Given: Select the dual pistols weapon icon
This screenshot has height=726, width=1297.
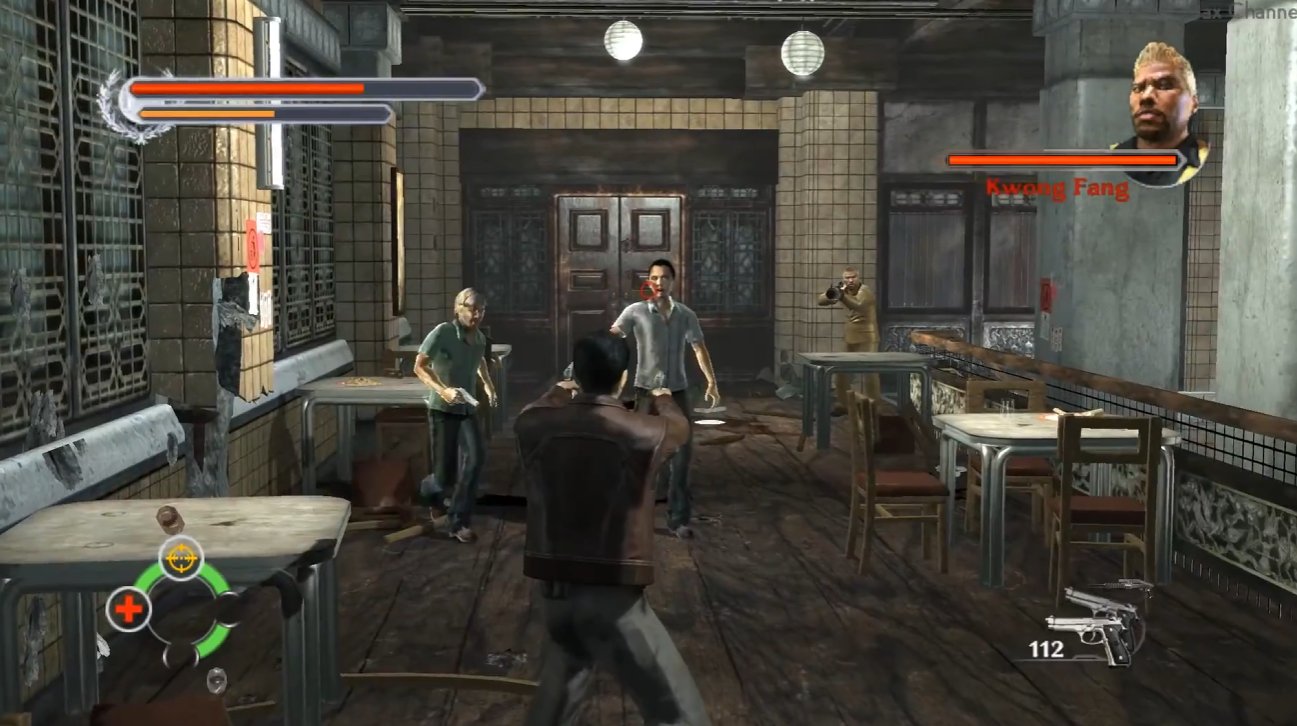Looking at the screenshot, I should point(1096,622).
